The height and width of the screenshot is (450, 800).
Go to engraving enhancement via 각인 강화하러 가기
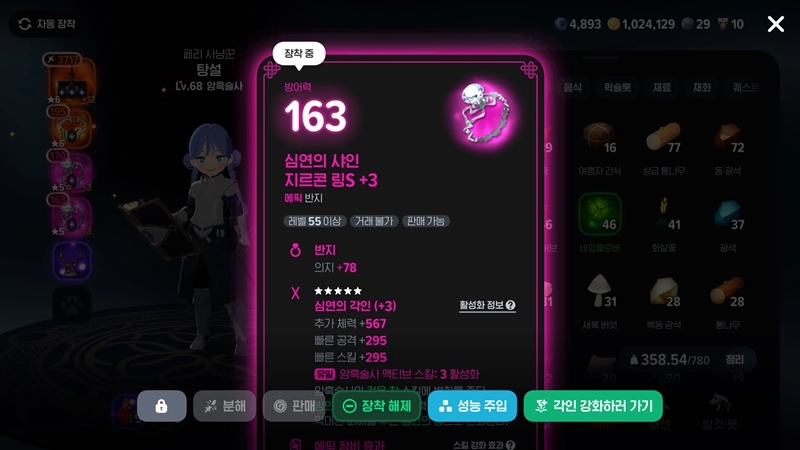click(593, 406)
